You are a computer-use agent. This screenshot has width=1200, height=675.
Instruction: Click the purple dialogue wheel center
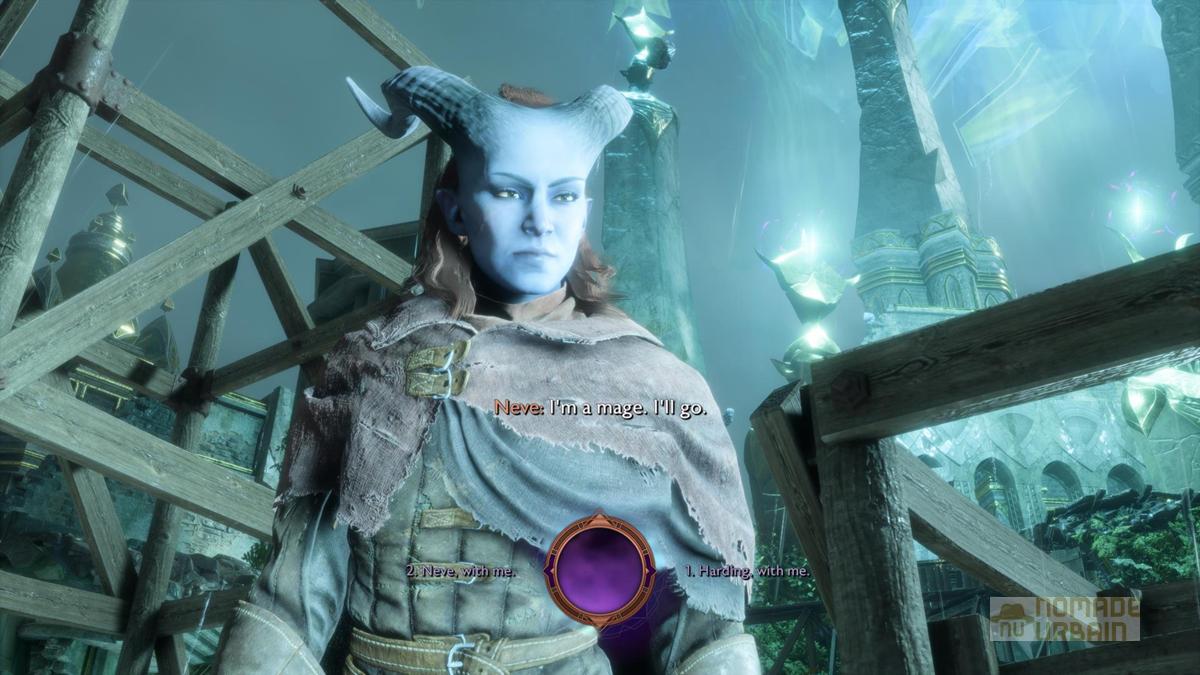tap(600, 568)
